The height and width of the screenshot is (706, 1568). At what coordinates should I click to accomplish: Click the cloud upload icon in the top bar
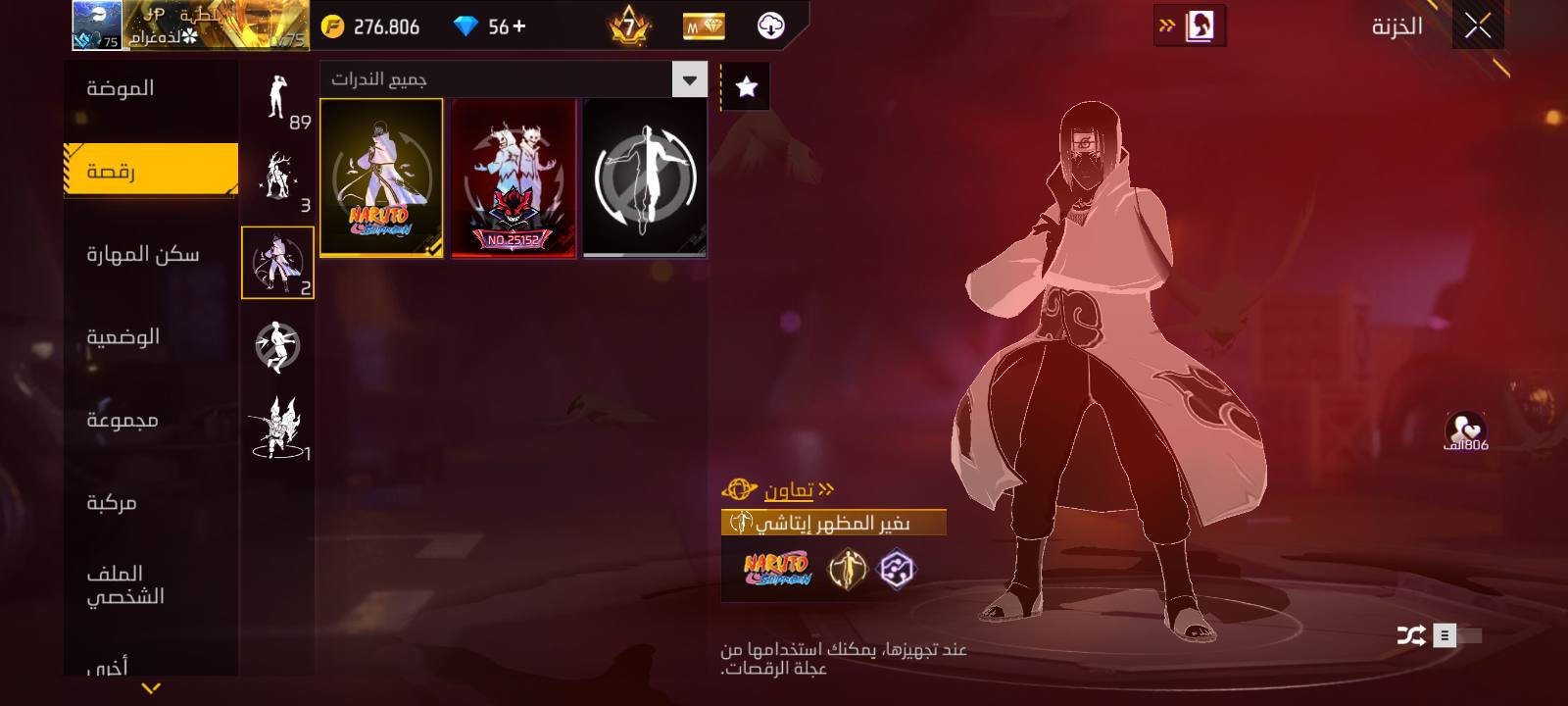coord(770,26)
